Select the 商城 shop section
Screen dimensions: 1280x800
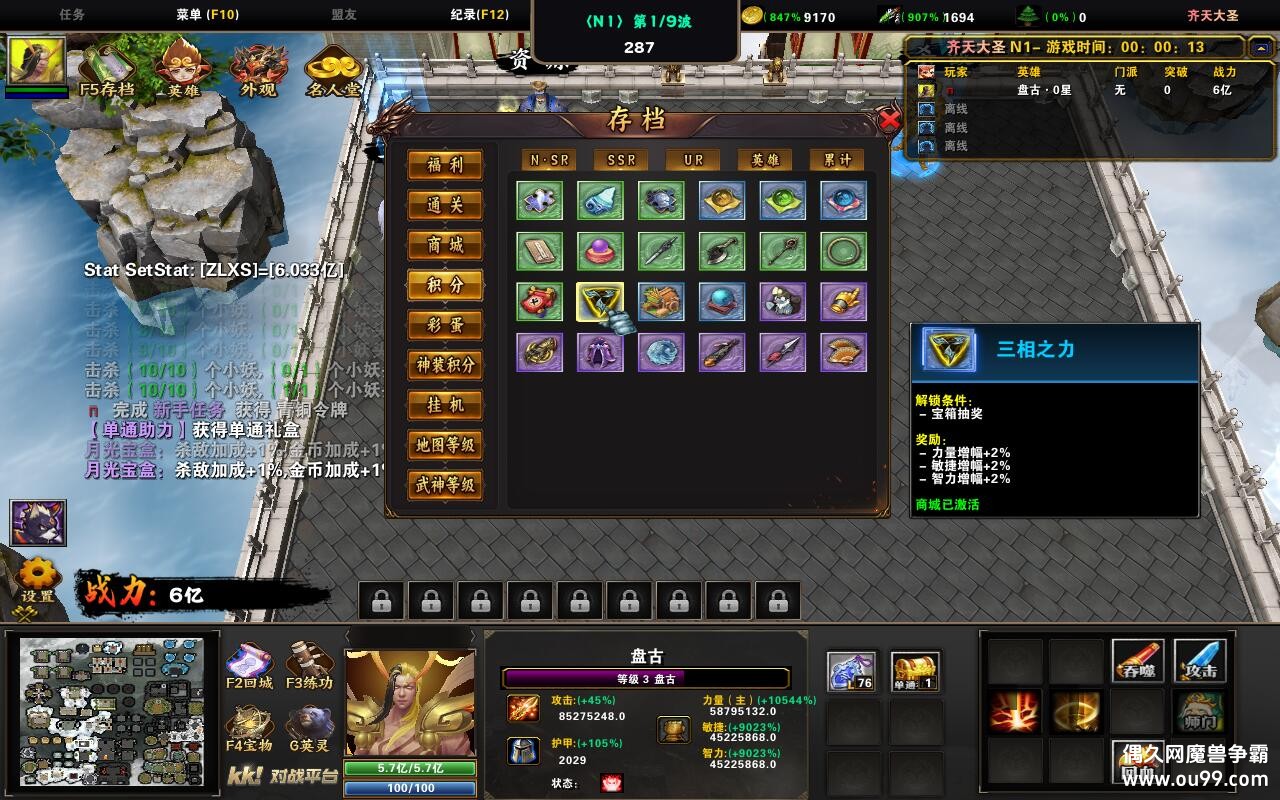coord(445,245)
